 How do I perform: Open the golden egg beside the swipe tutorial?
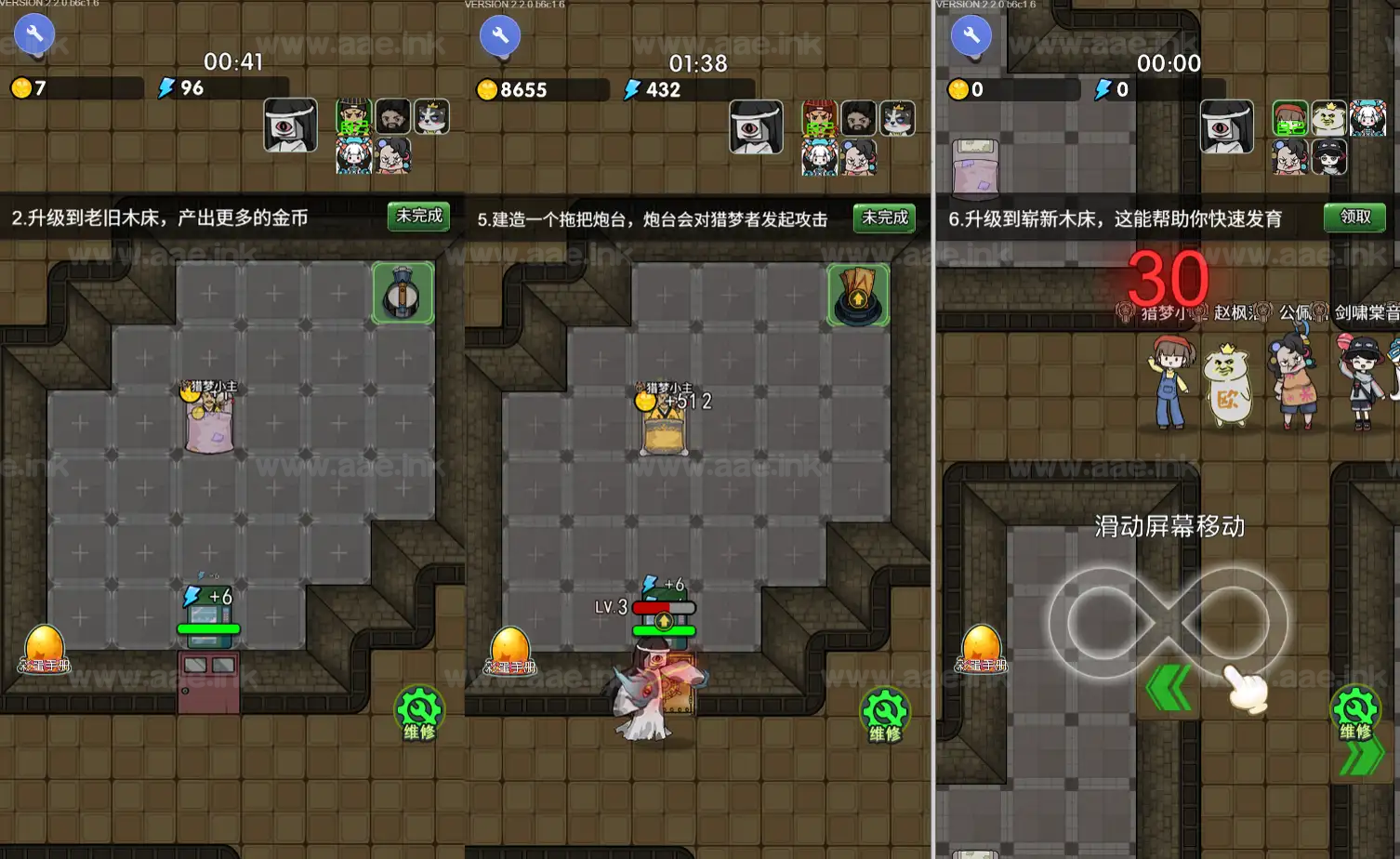[981, 648]
